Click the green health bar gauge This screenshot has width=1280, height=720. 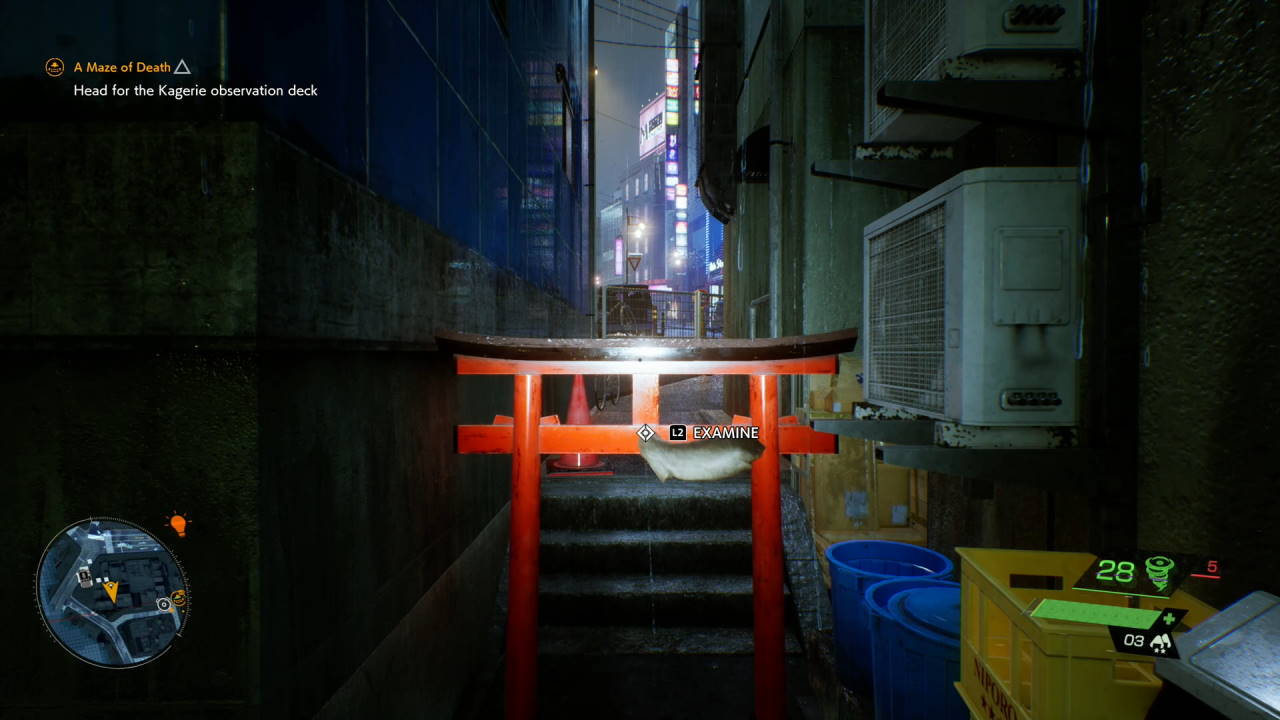[x=1096, y=614]
